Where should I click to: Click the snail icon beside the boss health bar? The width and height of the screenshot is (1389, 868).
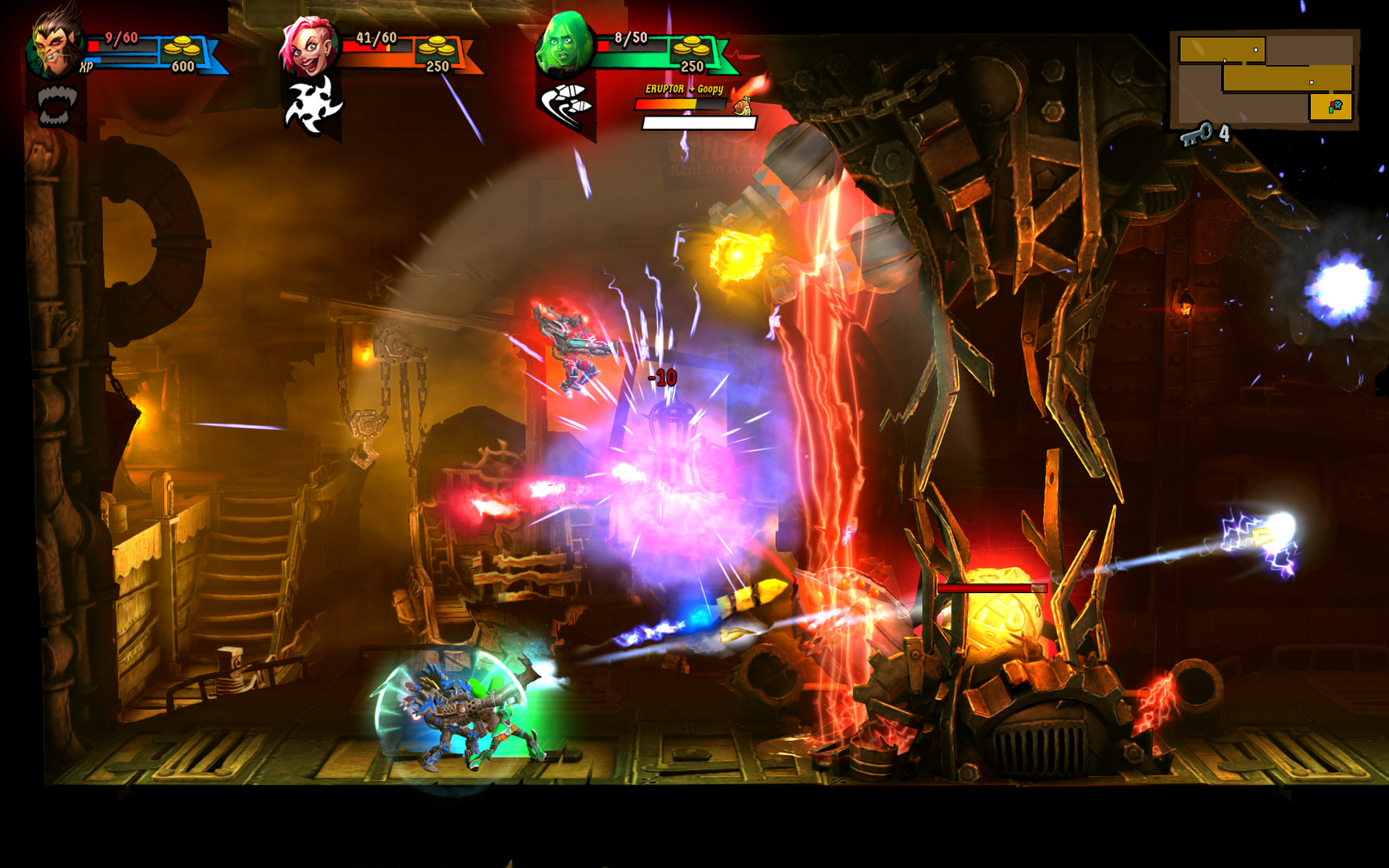pyautogui.click(x=744, y=106)
